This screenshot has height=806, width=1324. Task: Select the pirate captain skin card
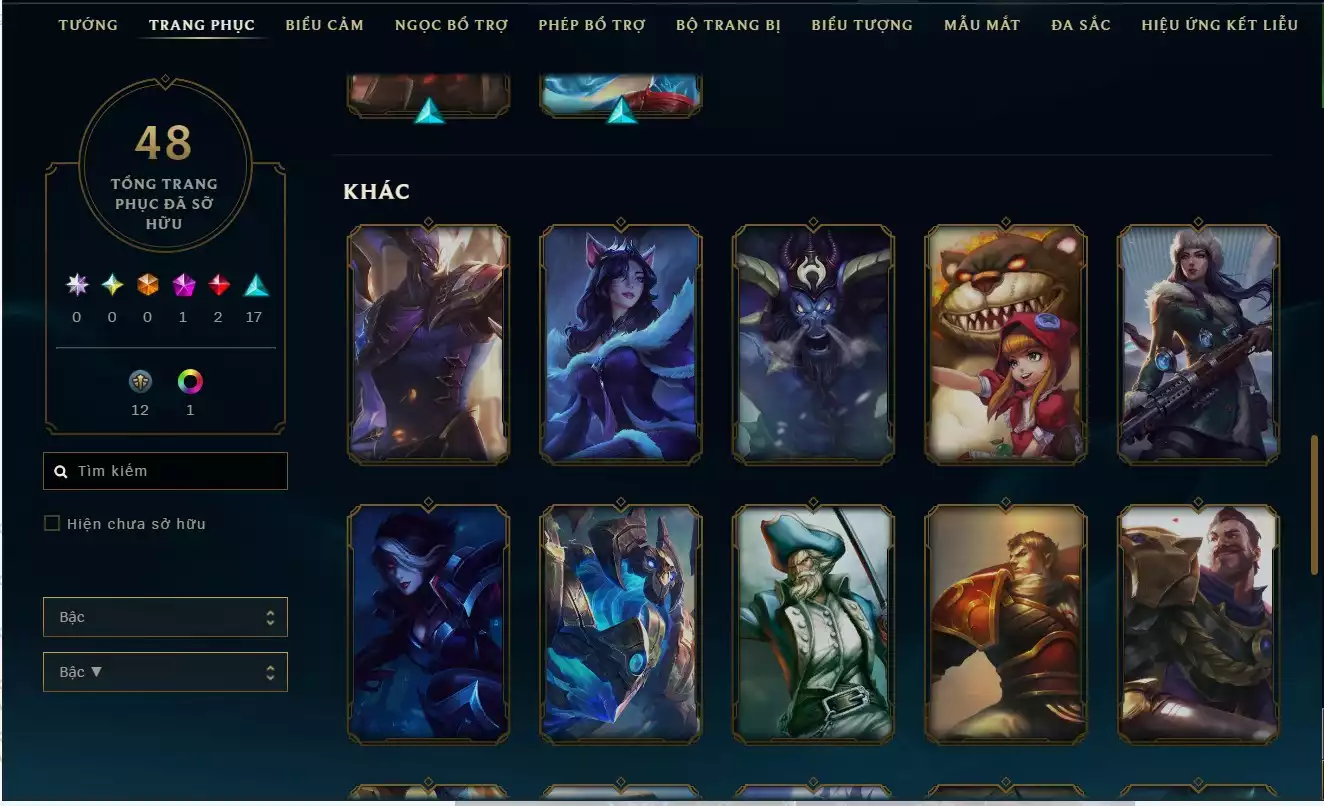[x=812, y=620]
